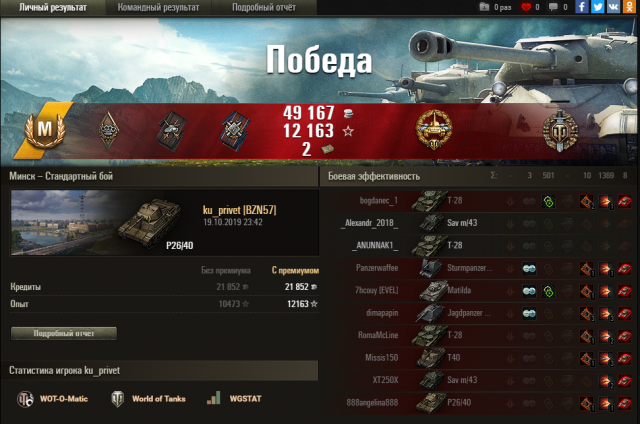Click player name ku_privet [BZN57]
The image size is (640, 424).
coord(239,209)
